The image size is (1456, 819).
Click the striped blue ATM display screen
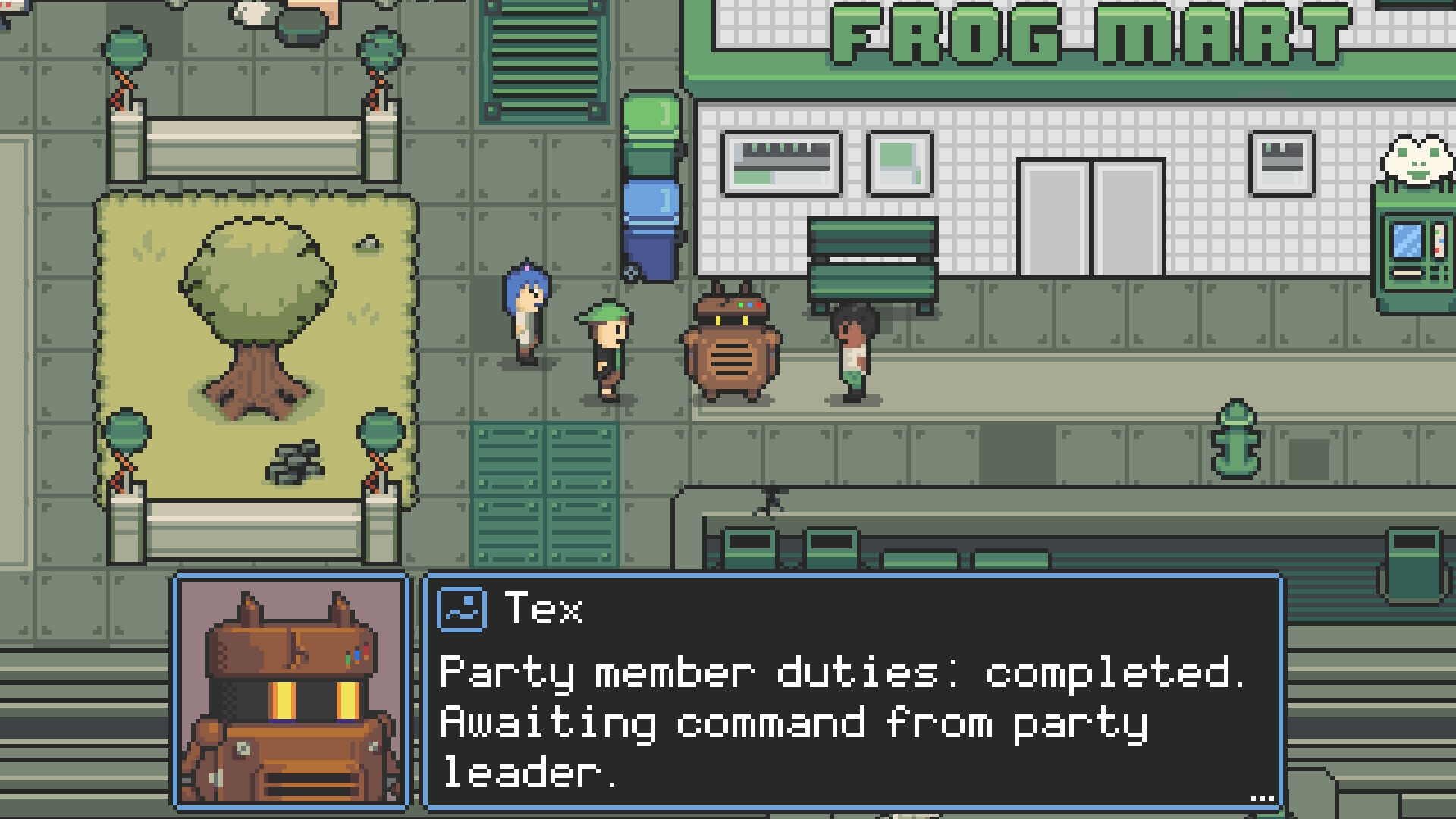point(1407,241)
